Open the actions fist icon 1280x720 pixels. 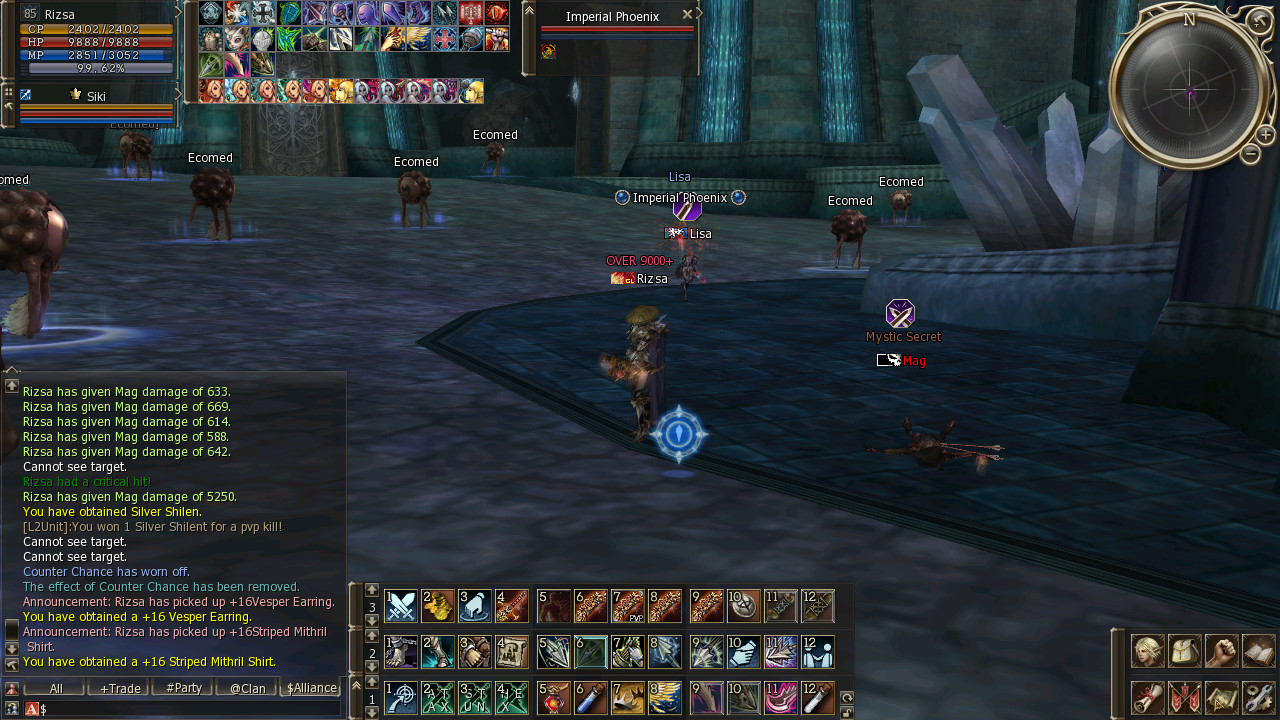pyautogui.click(x=1221, y=651)
